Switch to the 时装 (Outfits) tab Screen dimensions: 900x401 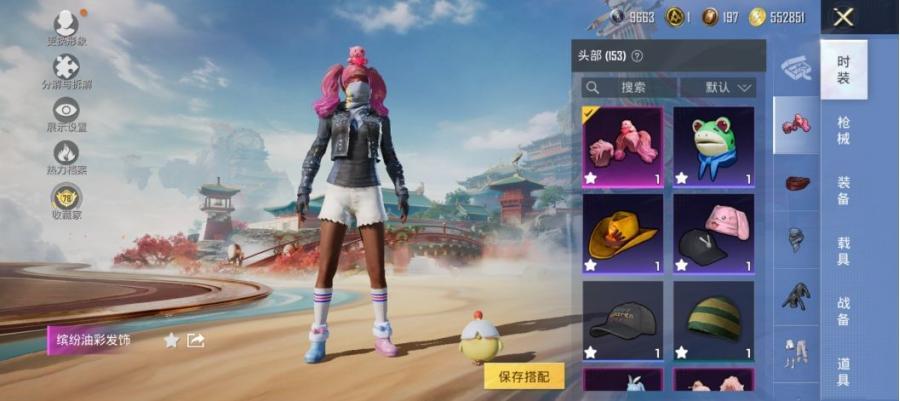coord(844,69)
